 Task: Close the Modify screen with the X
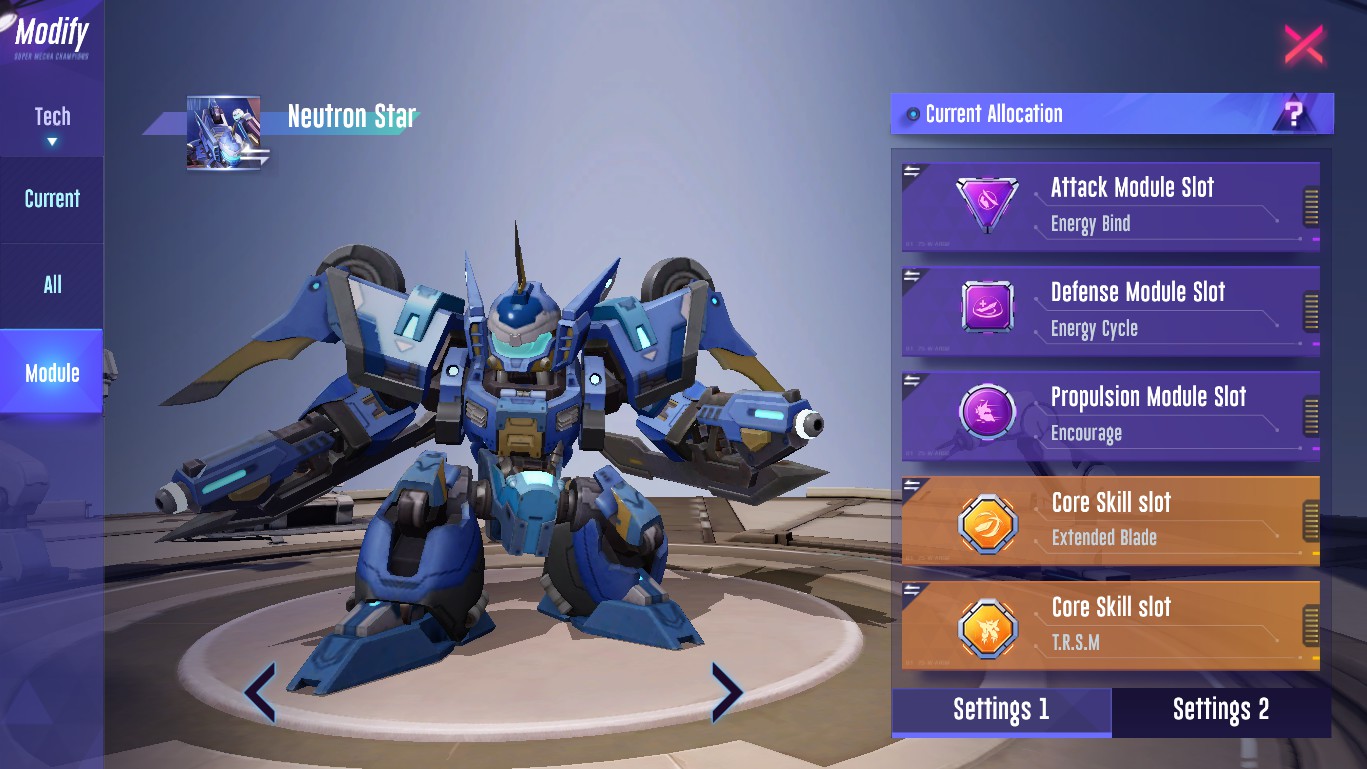pyautogui.click(x=1303, y=44)
